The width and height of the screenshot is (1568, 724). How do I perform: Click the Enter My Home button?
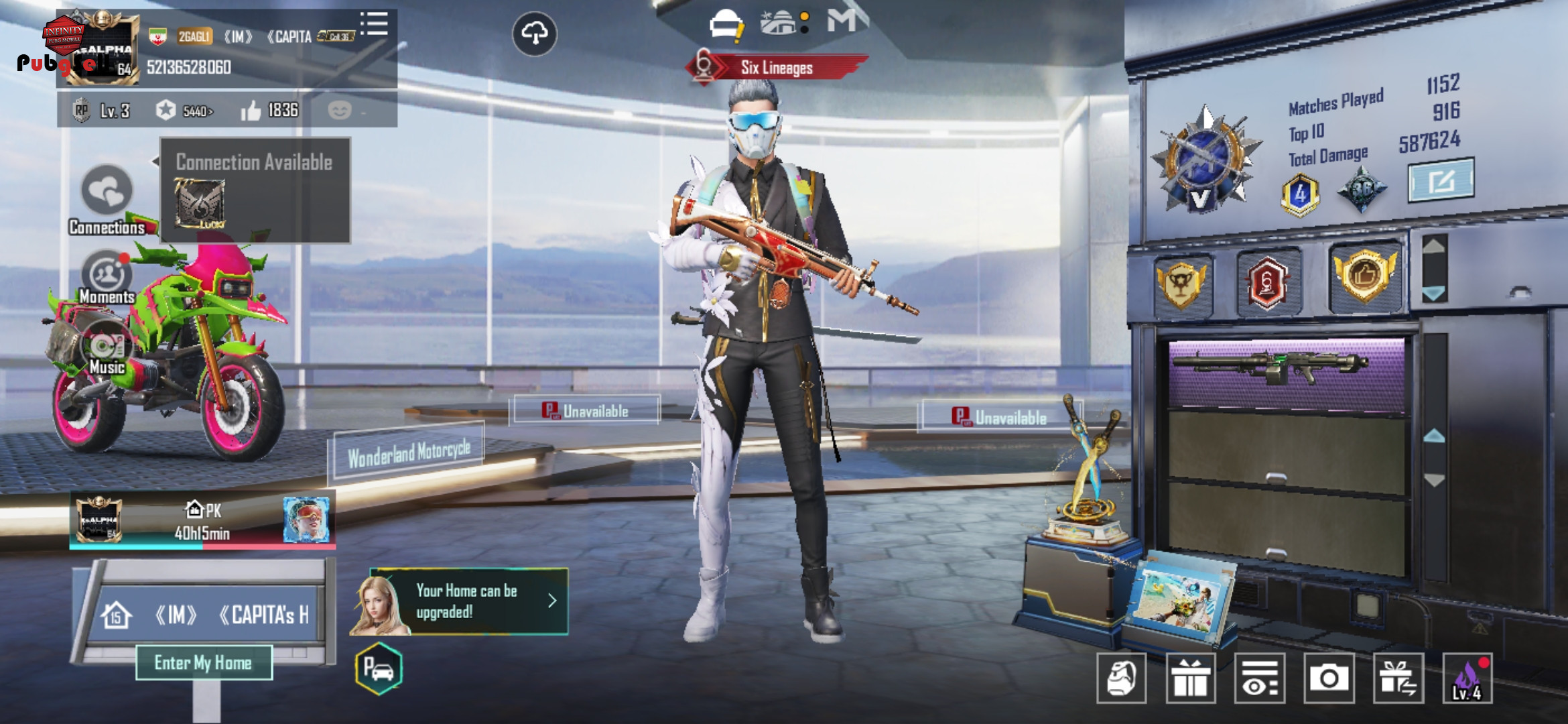(x=204, y=663)
